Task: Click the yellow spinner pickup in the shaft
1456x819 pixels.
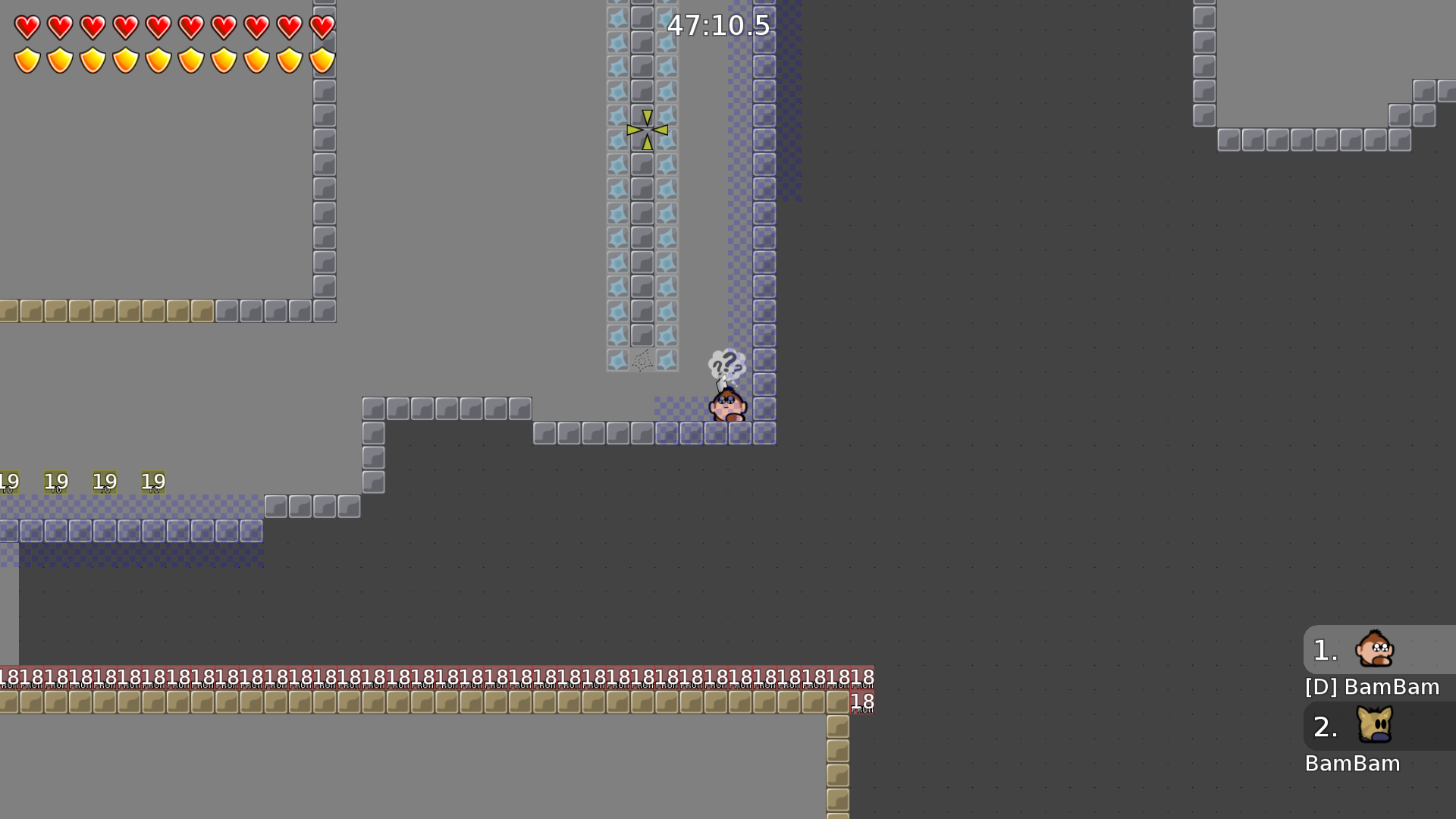Action: [645, 130]
